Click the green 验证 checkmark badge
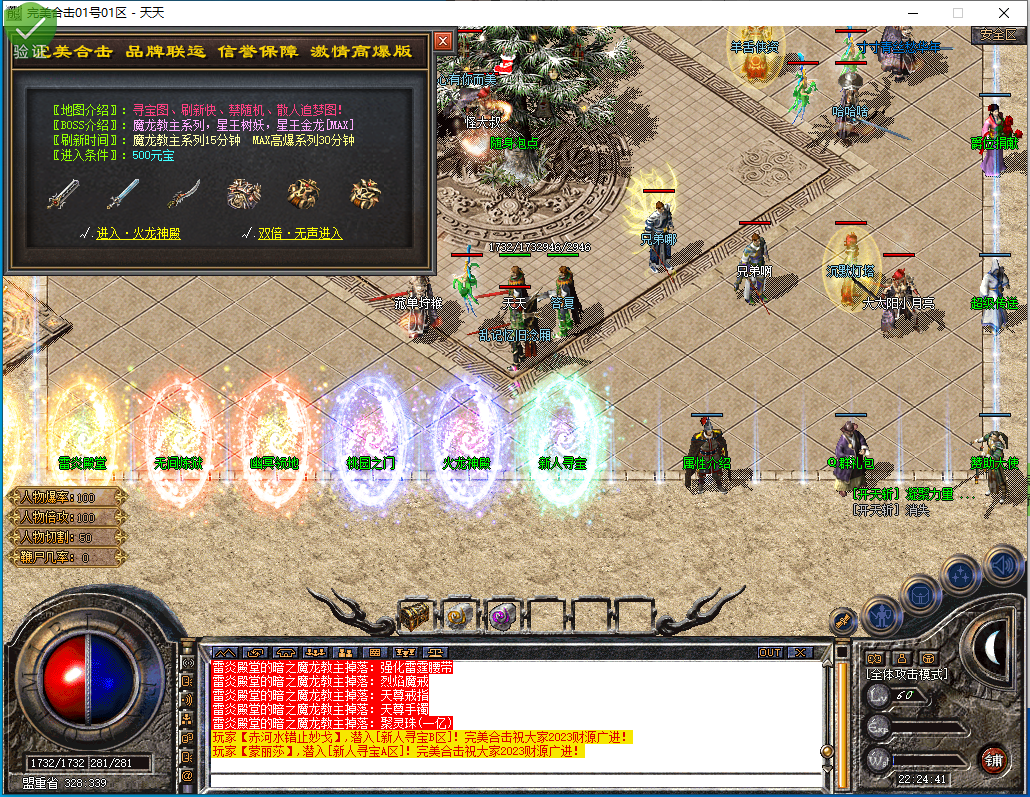The height and width of the screenshot is (797, 1030). (28, 32)
